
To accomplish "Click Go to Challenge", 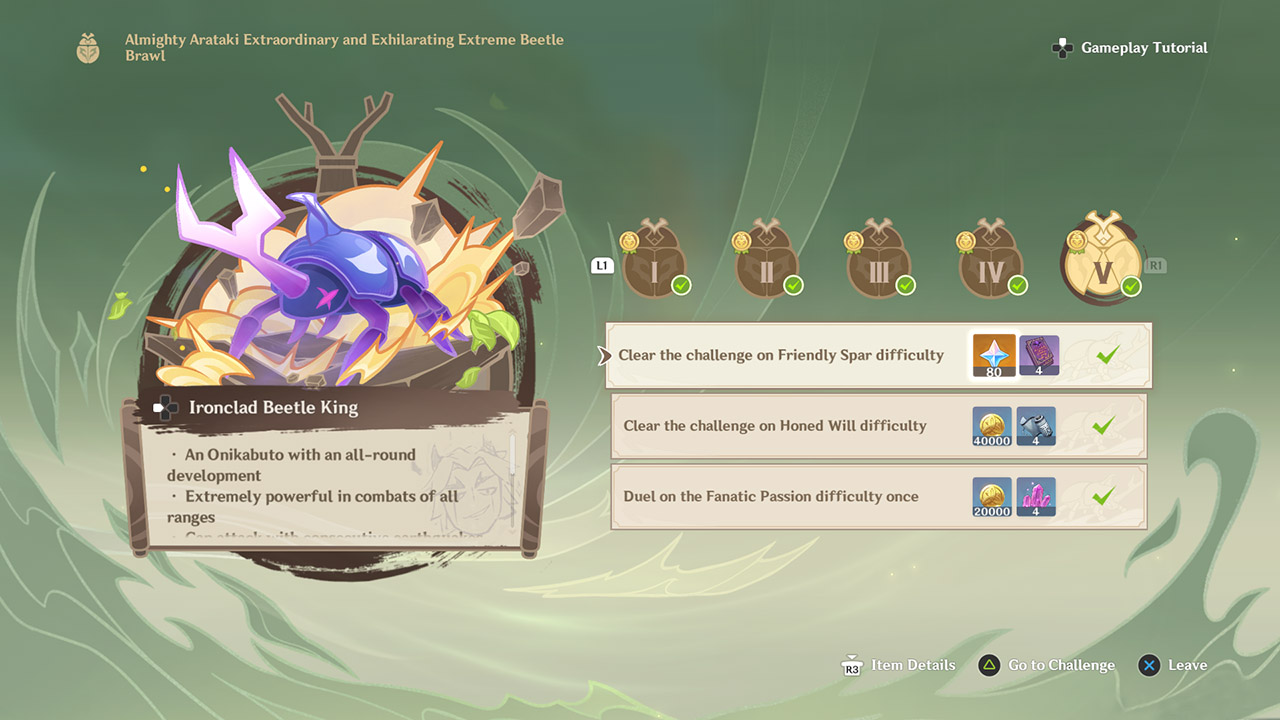I will [x=1047, y=665].
